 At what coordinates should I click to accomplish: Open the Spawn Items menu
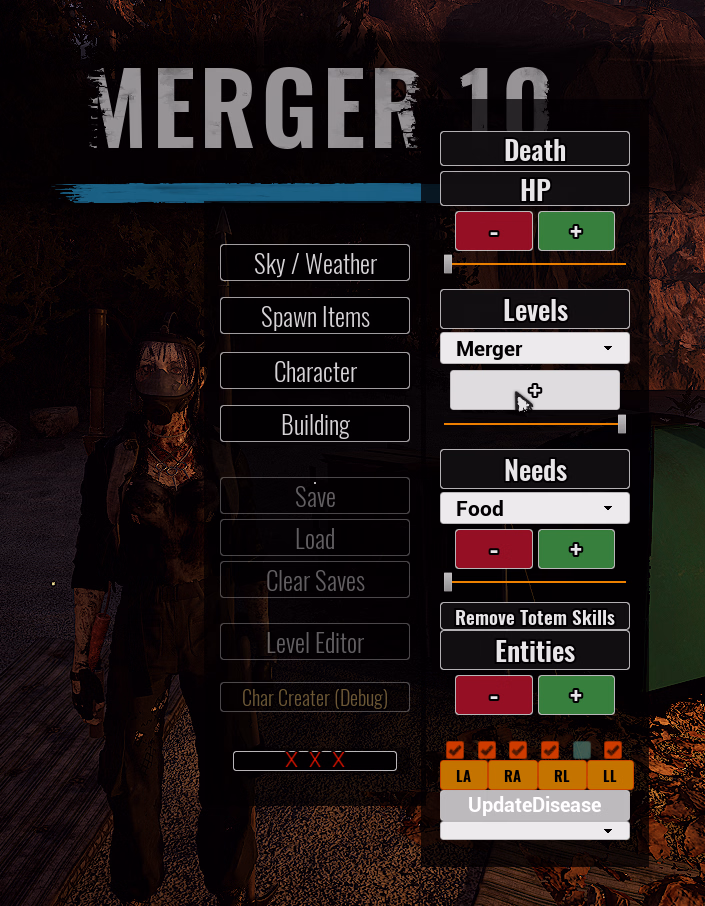click(315, 317)
